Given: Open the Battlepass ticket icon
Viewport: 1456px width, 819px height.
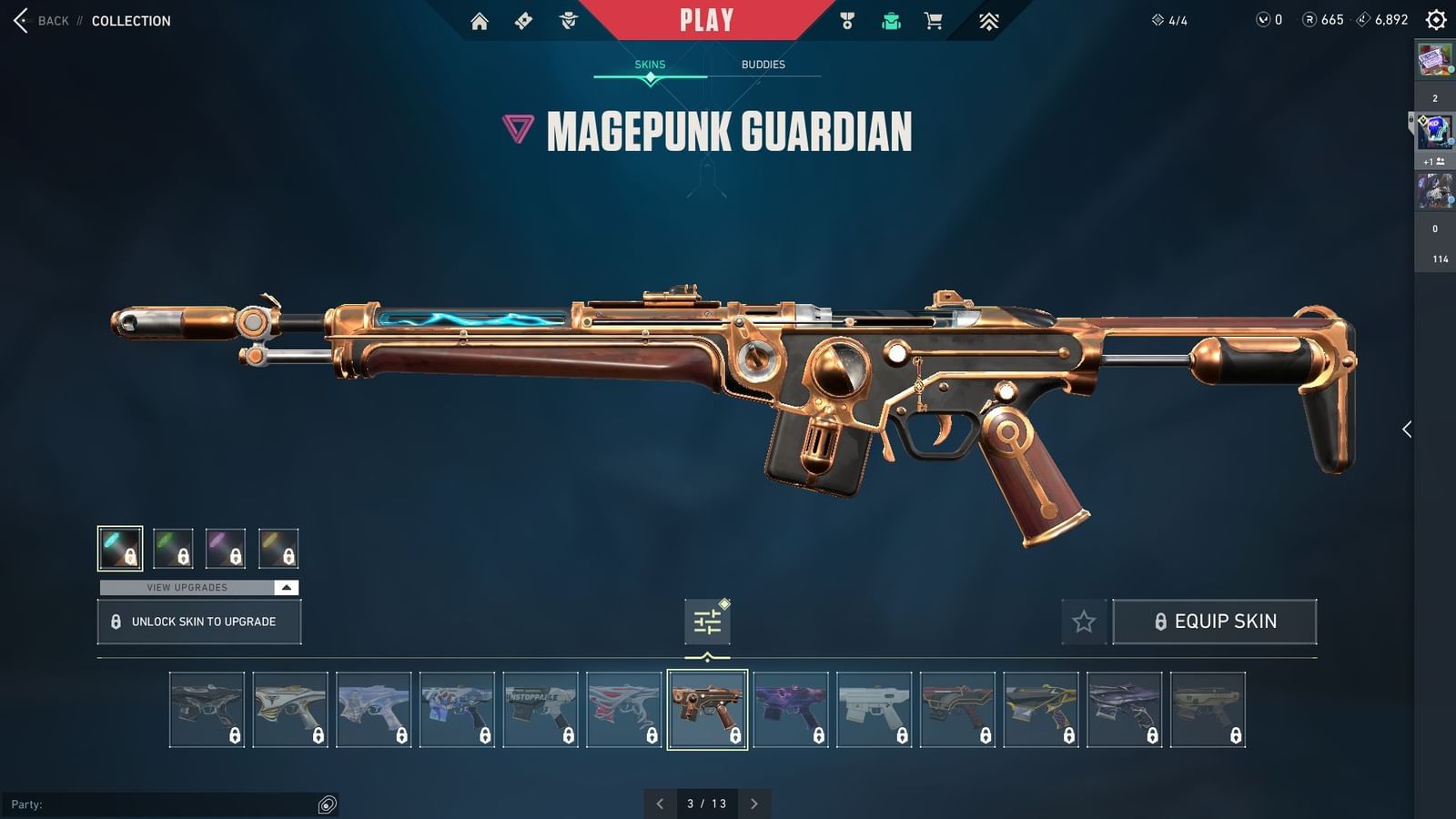Looking at the screenshot, I should pyautogui.click(x=523, y=20).
